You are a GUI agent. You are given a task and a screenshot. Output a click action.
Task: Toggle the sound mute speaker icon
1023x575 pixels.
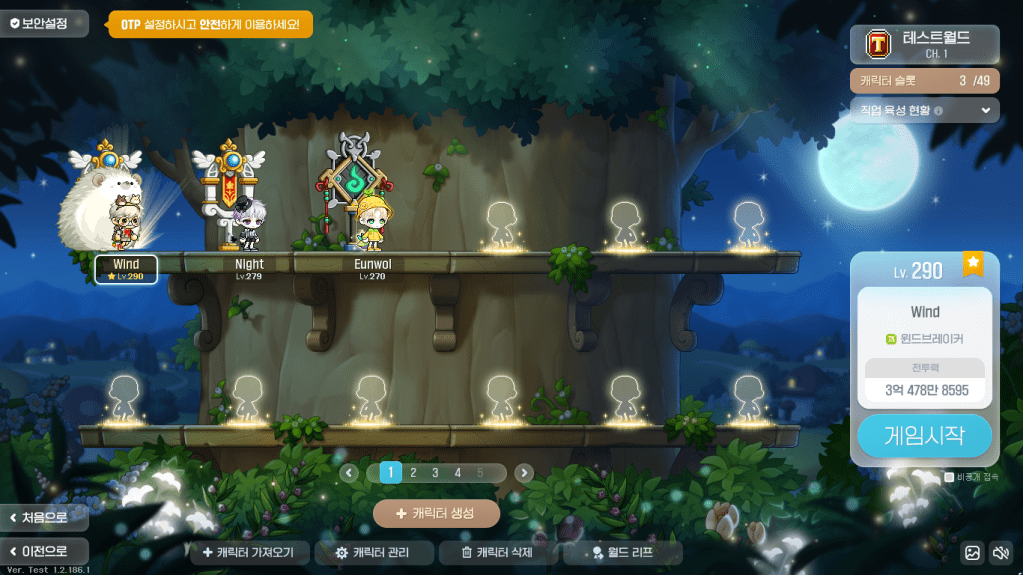point(1000,552)
